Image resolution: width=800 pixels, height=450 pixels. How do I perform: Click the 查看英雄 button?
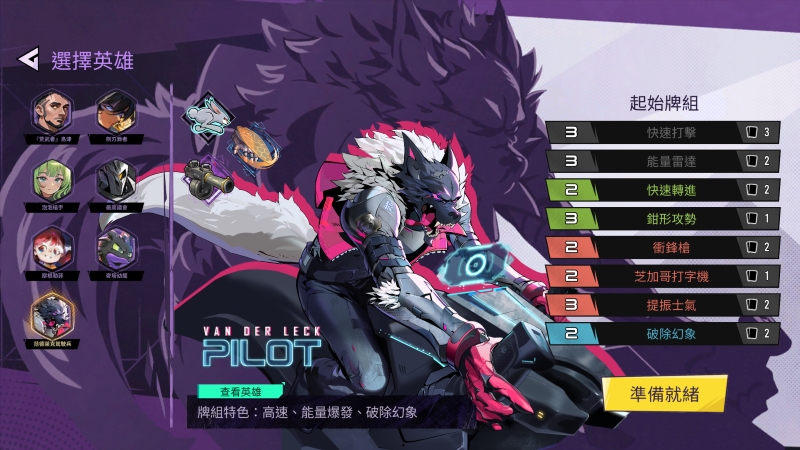pos(240,392)
